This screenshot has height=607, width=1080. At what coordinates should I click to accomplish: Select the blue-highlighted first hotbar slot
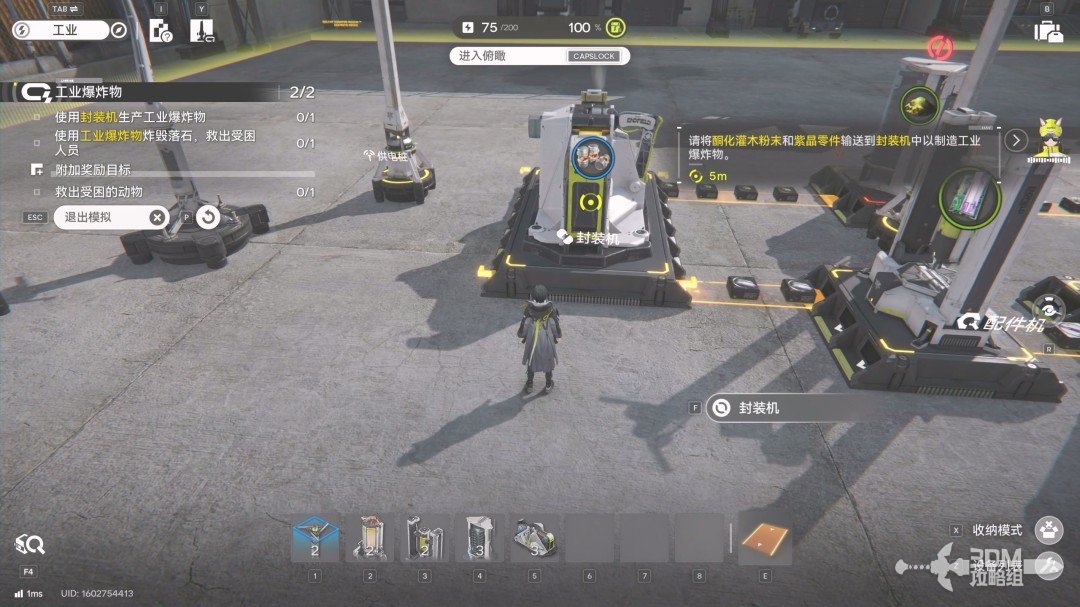coord(315,540)
